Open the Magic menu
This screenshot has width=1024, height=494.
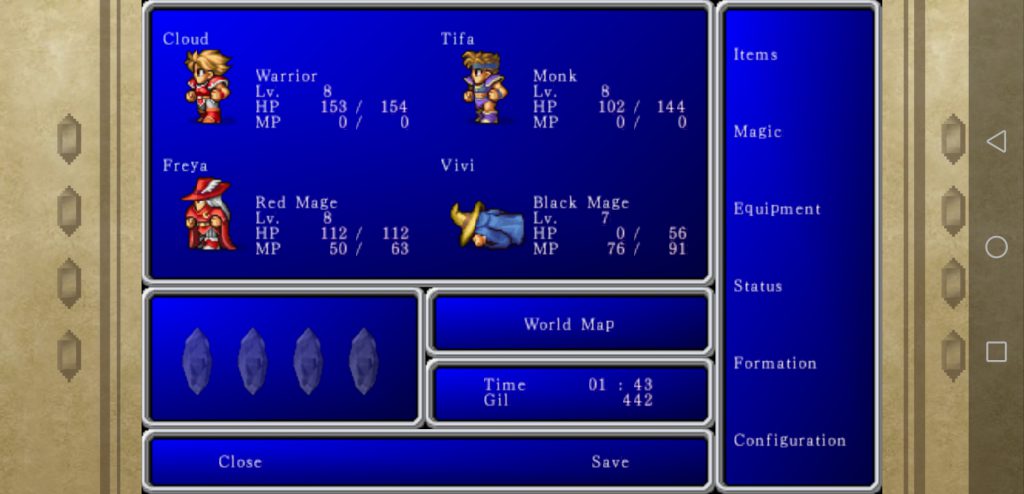point(757,132)
